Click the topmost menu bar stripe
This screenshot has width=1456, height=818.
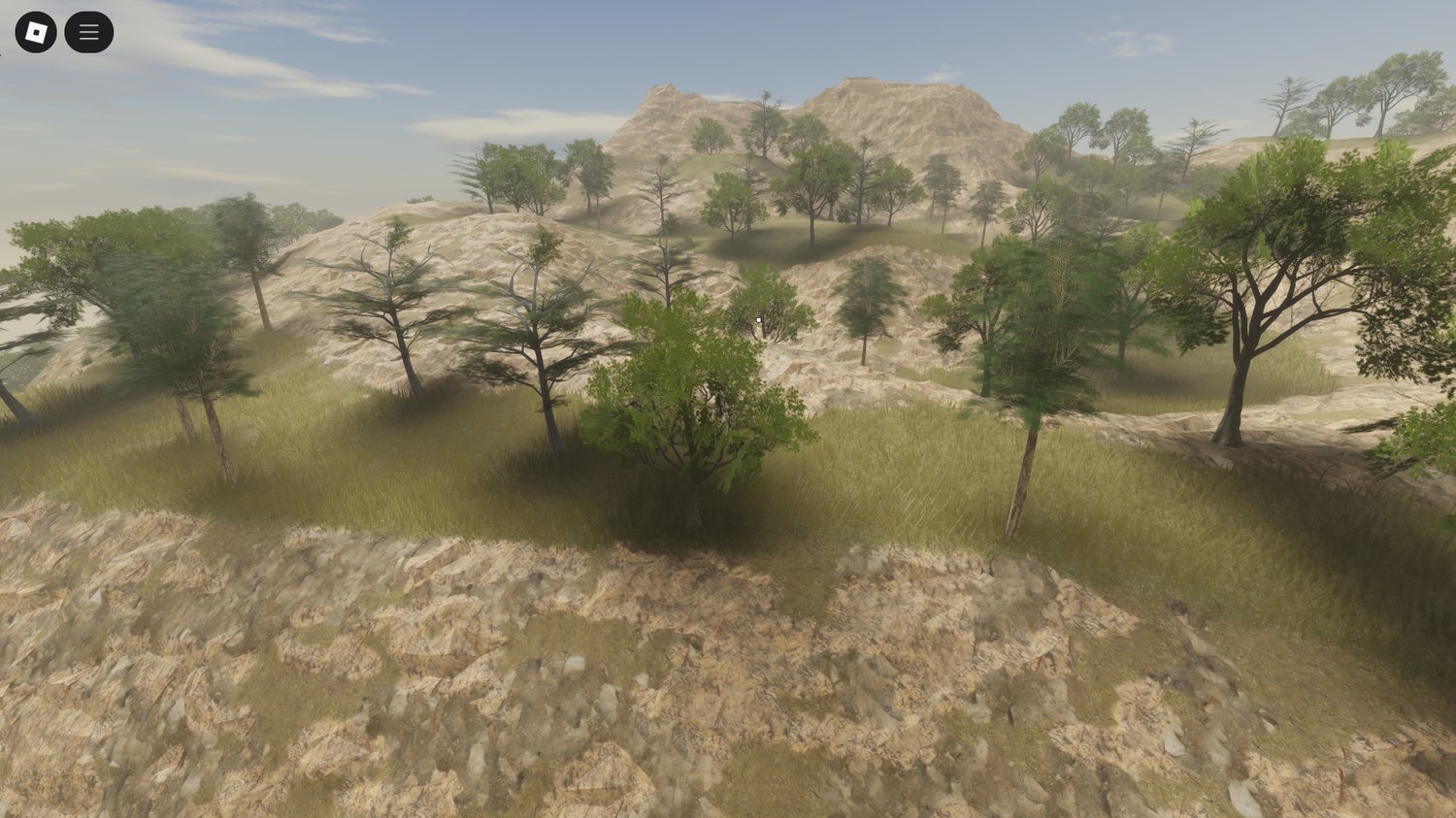pyautogui.click(x=87, y=23)
